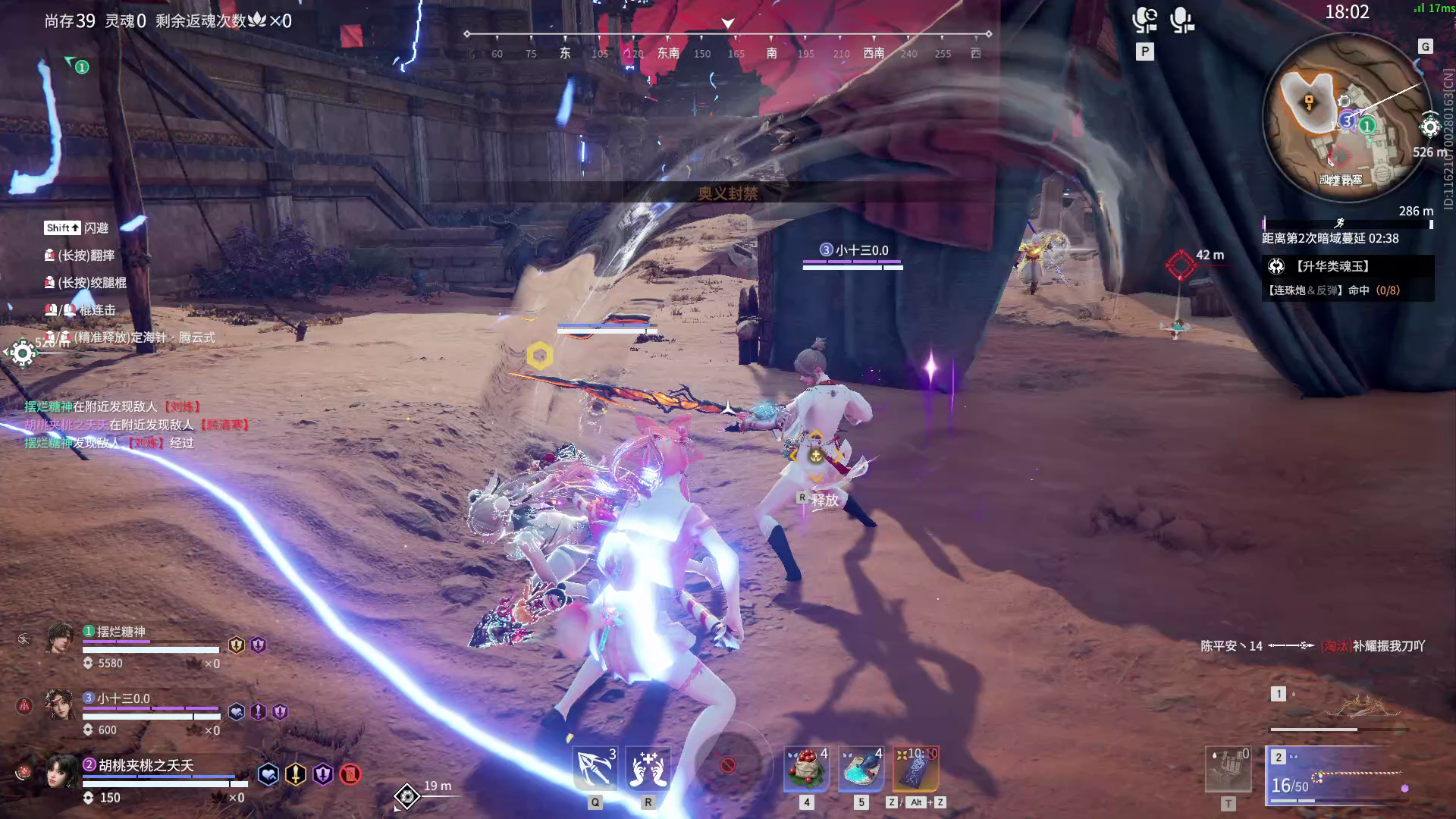Viewport: 1456px width, 819px height.
Task: Open the repair kit crate slot
Action: tap(1228, 769)
